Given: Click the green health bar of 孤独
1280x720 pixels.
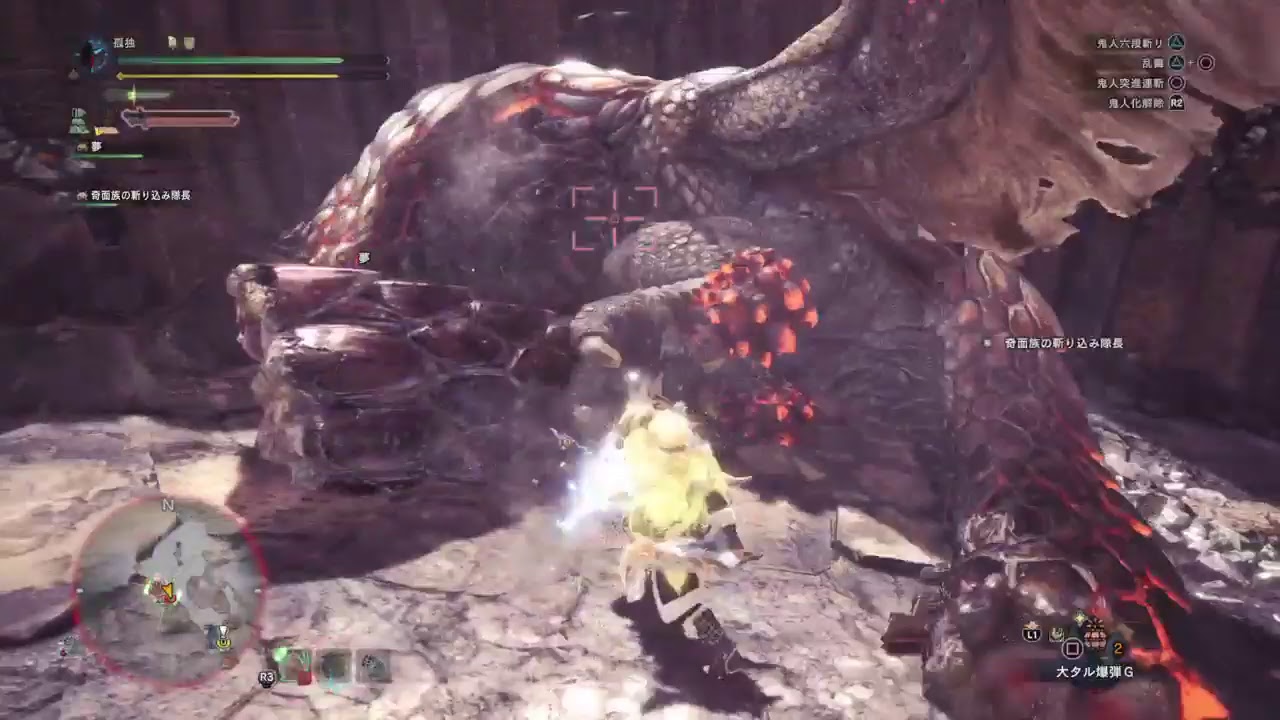Looking at the screenshot, I should (x=230, y=60).
